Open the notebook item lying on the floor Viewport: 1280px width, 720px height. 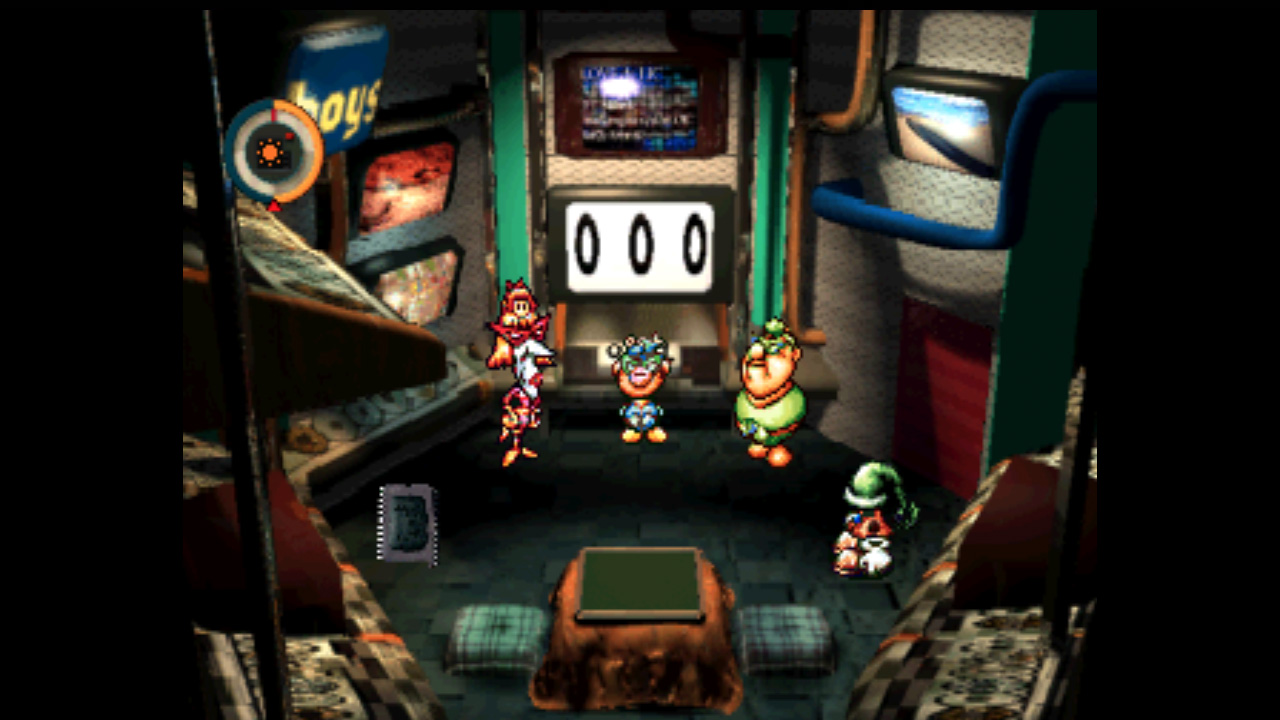408,525
